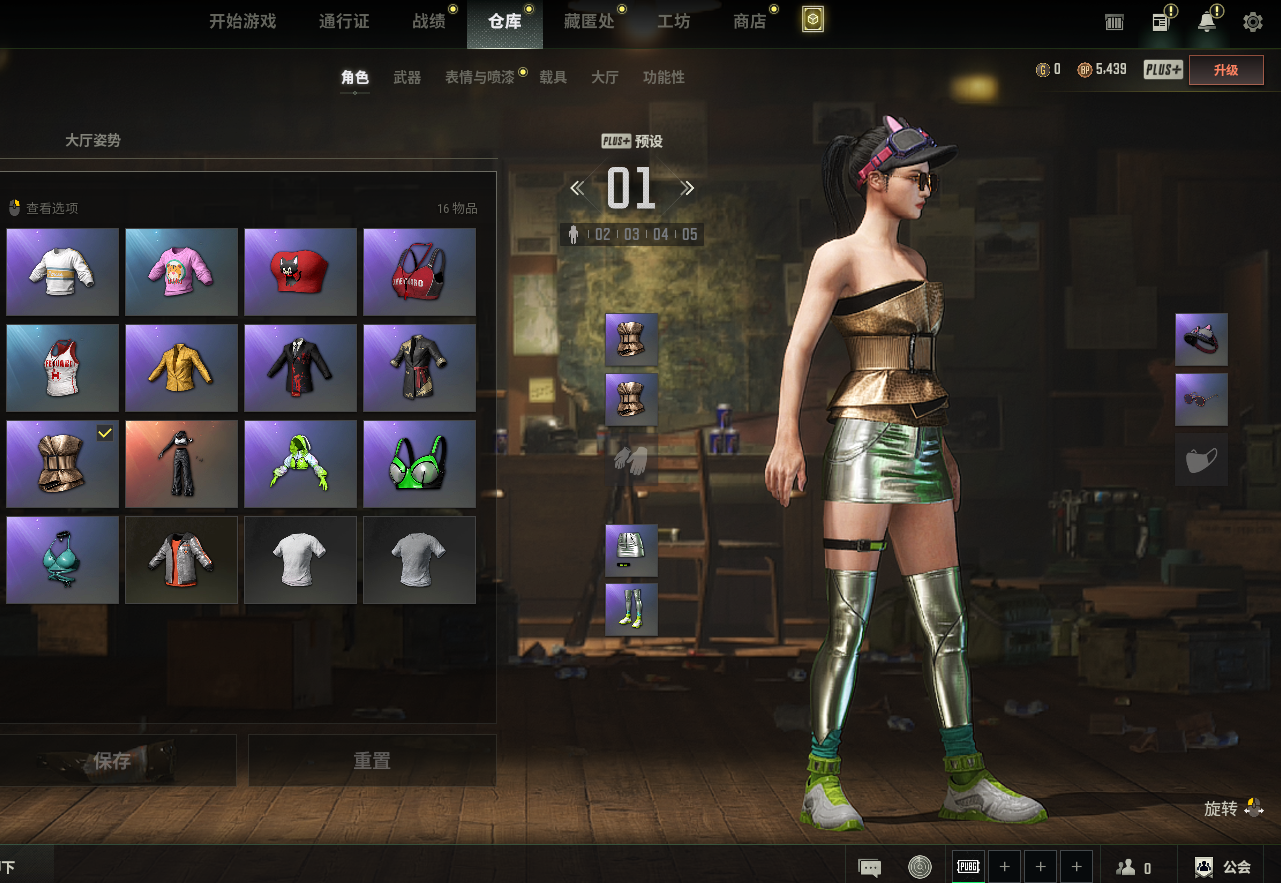This screenshot has width=1281, height=883.
Task: Click the 升级 upgrade button
Action: tap(1225, 70)
